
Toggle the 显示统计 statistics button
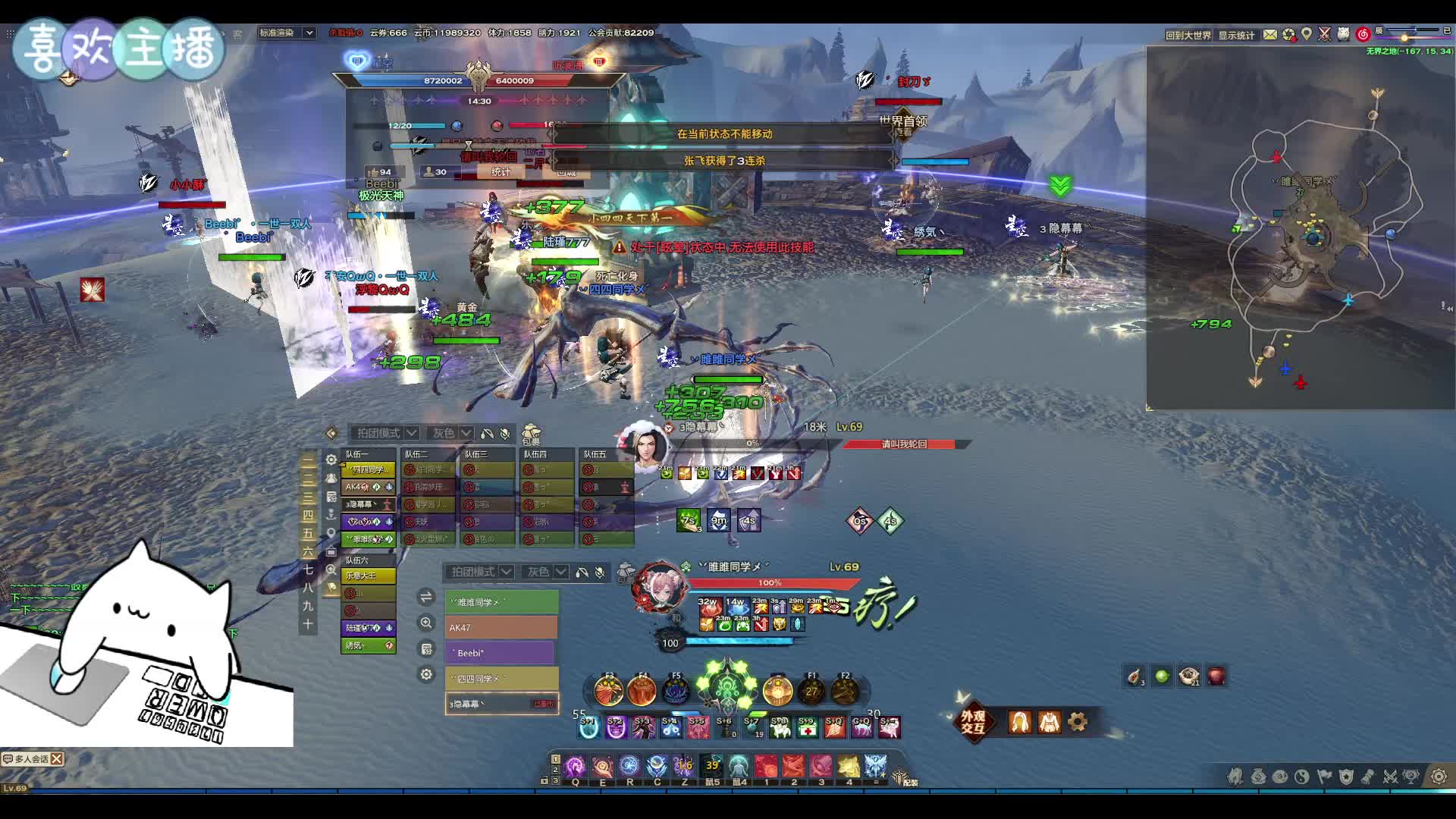(1236, 35)
